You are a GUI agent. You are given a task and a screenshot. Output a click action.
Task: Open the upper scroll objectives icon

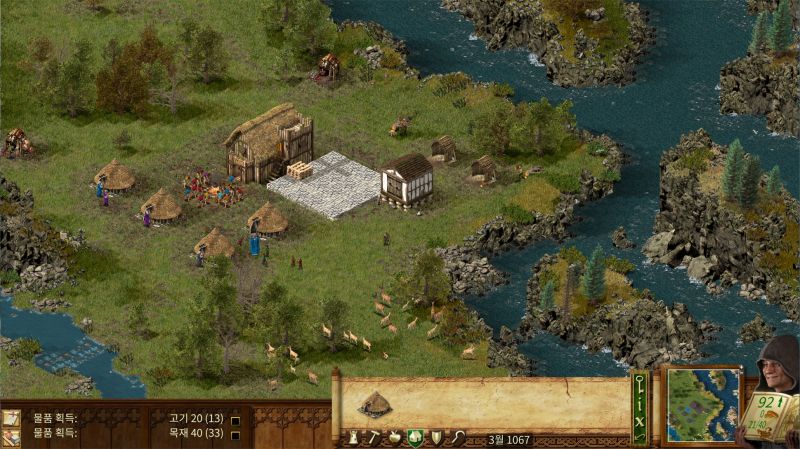point(11,418)
